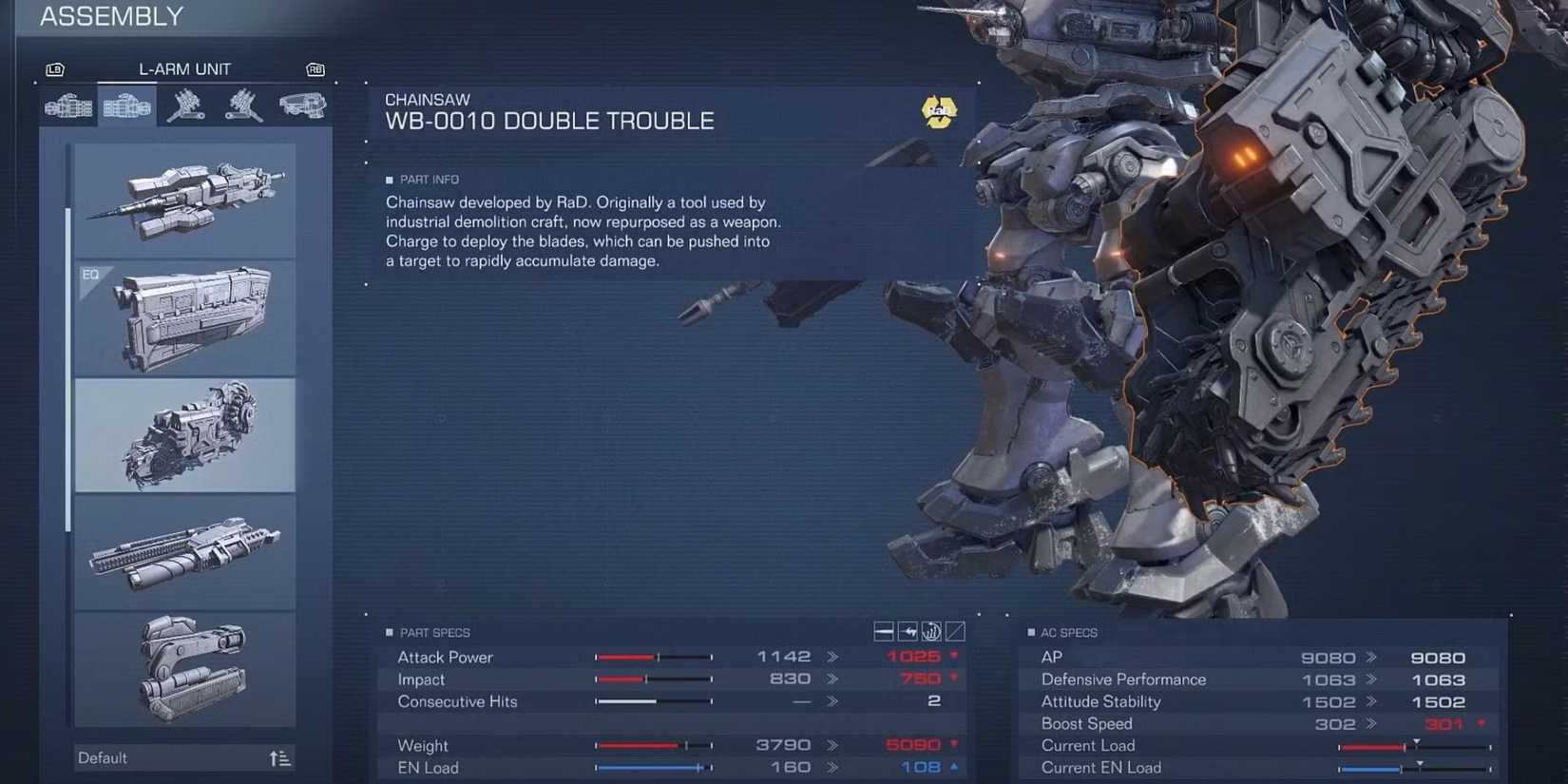Open the L-Back unit category icon
1568x784 pixels.
click(x=244, y=106)
